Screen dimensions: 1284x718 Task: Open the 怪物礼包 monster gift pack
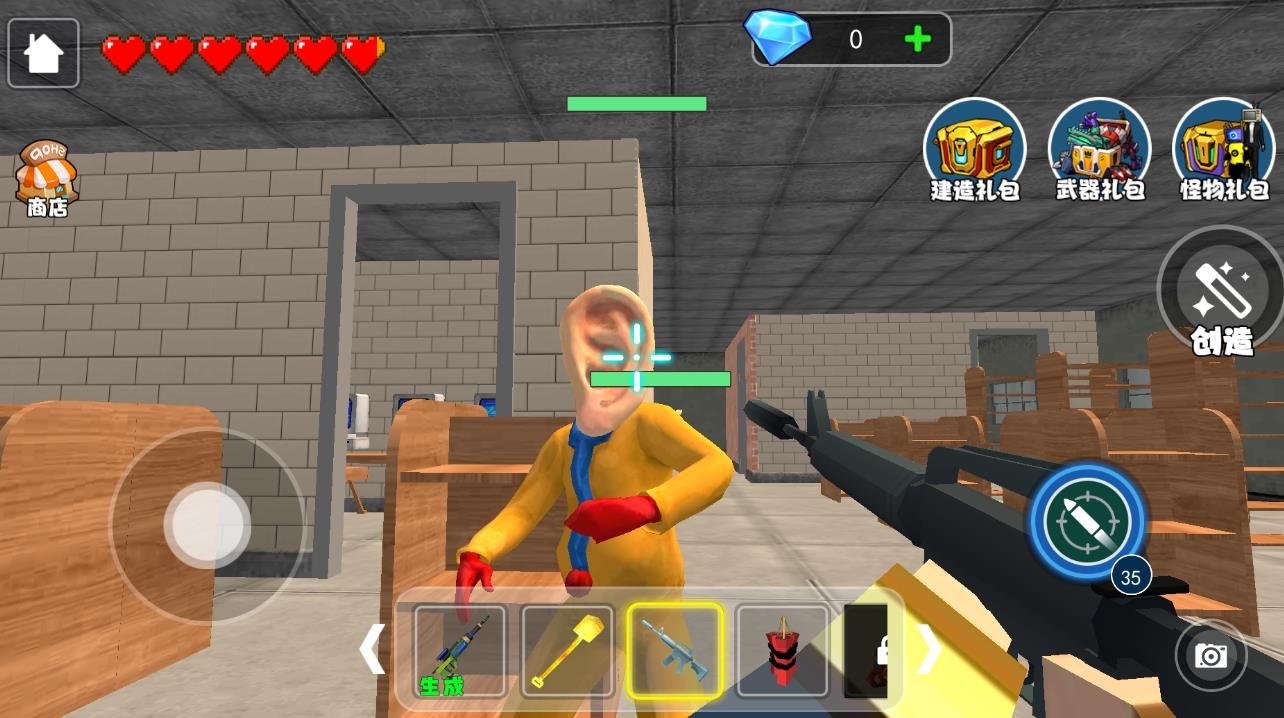point(1223,150)
